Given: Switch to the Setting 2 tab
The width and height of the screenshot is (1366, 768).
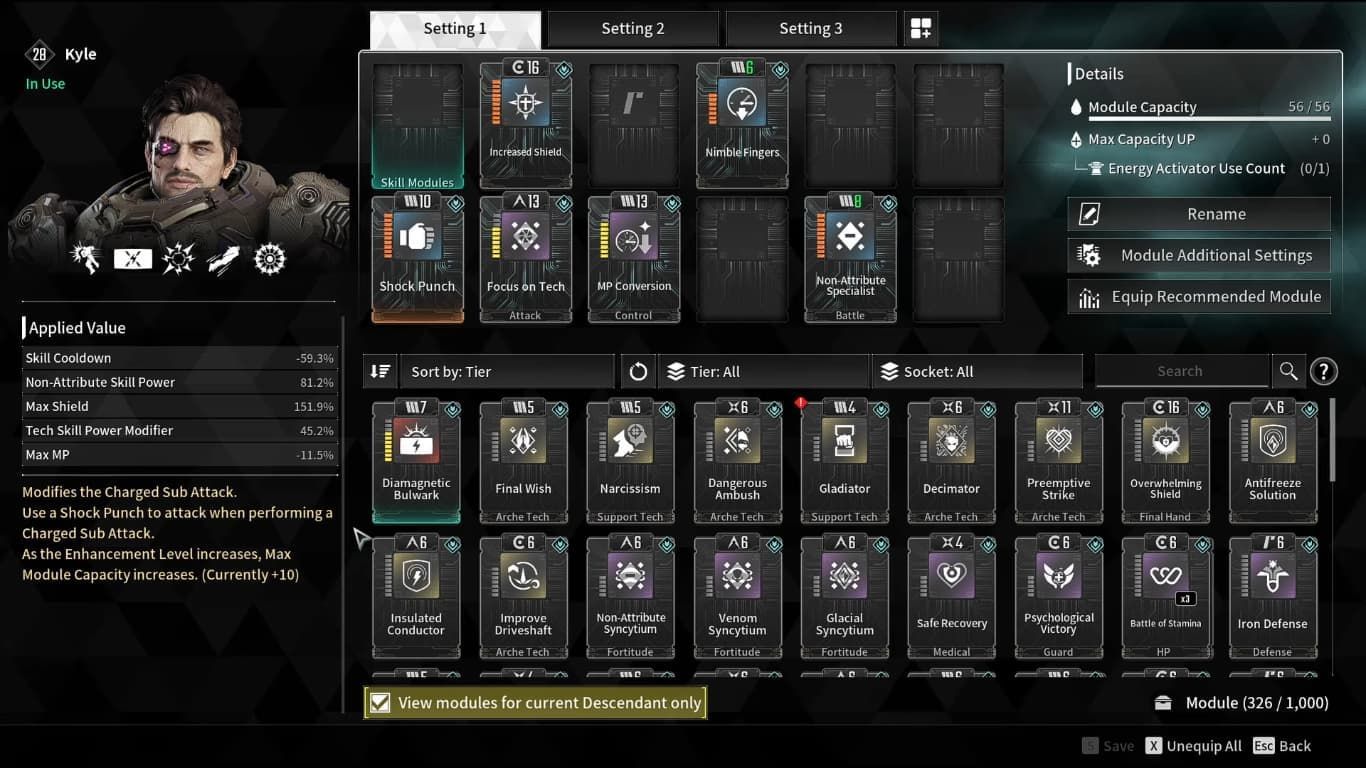Looking at the screenshot, I should pyautogui.click(x=633, y=27).
